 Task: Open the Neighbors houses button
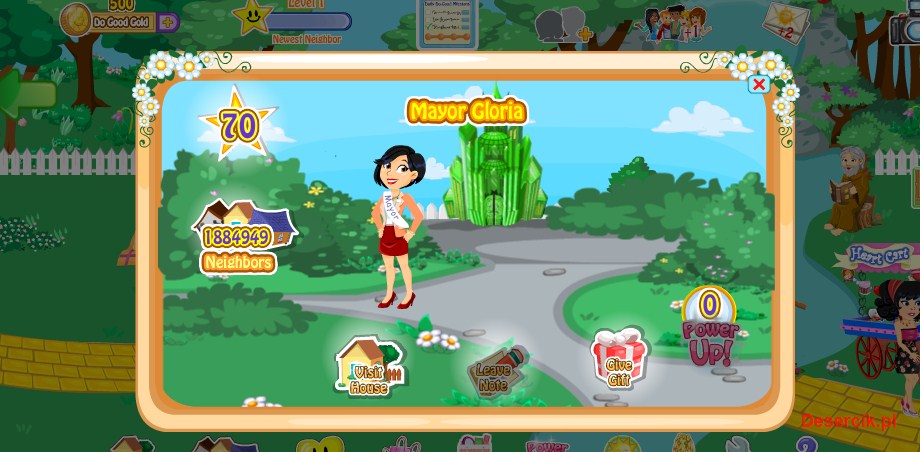click(240, 236)
